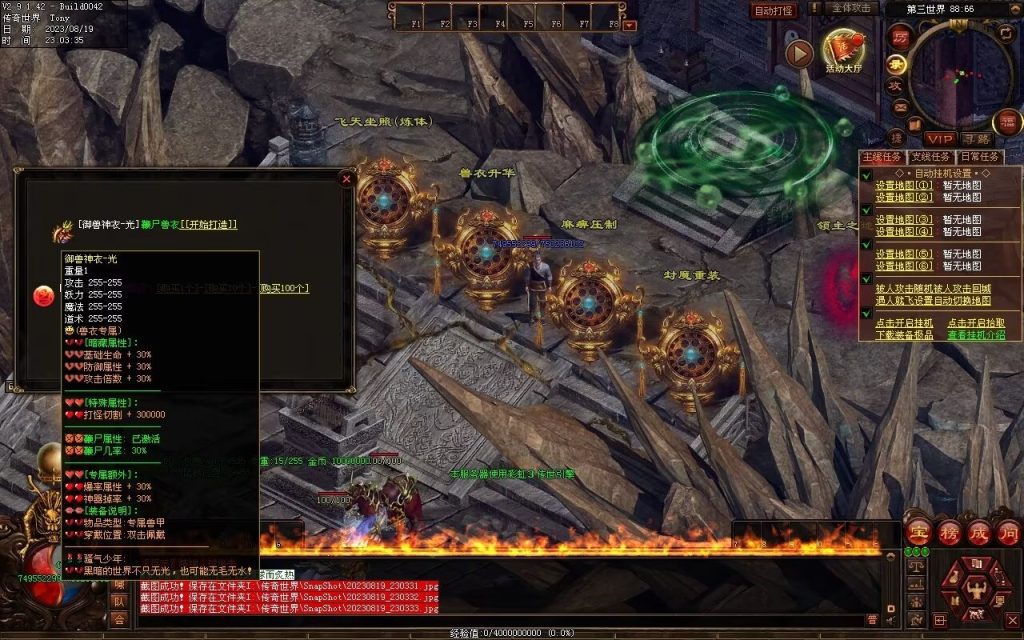Activate the 寻路 pathfinding button

pos(977,139)
